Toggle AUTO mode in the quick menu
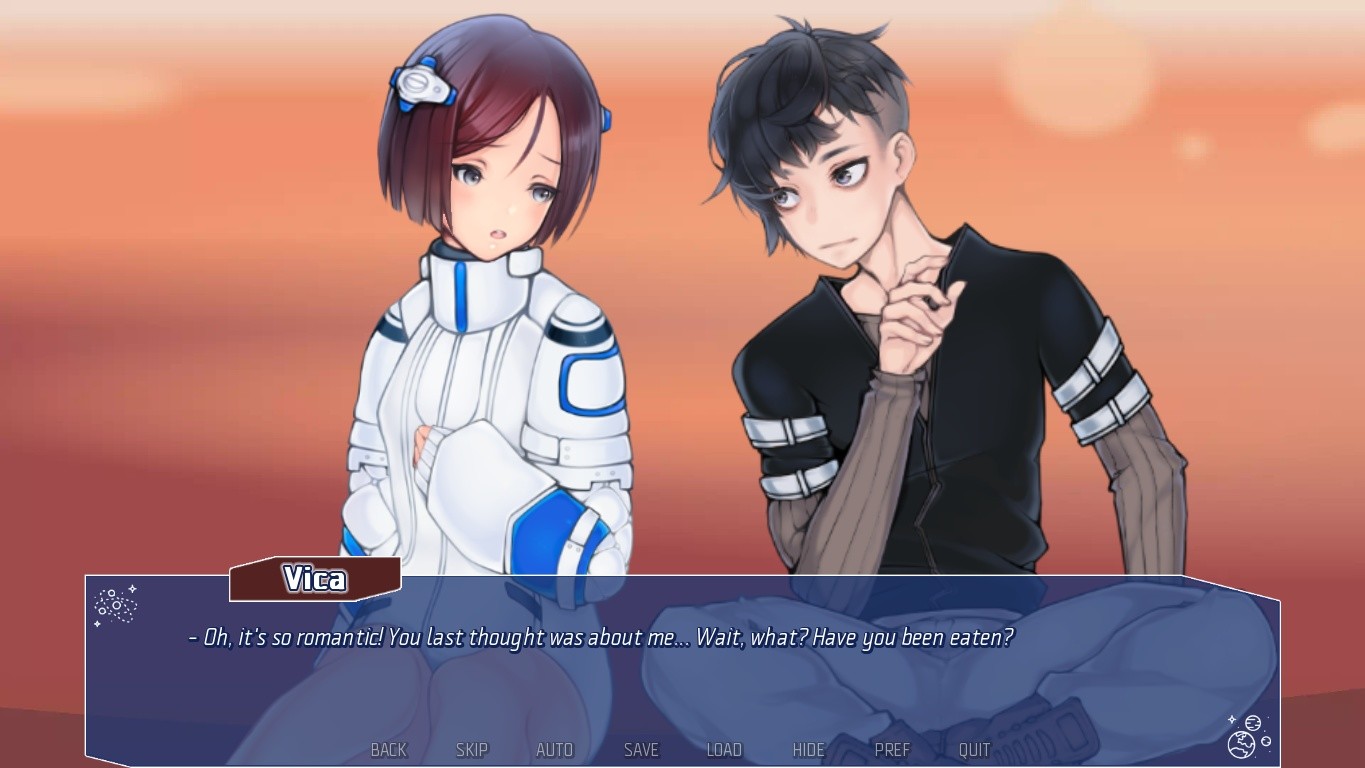 554,749
